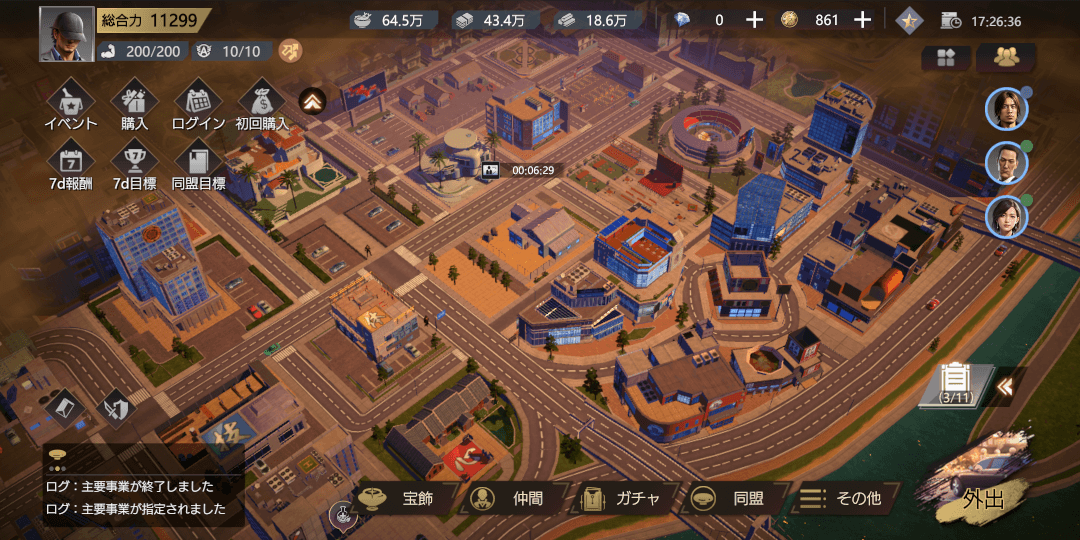Open the その他 more menu
The image size is (1080, 540).
pos(845,498)
